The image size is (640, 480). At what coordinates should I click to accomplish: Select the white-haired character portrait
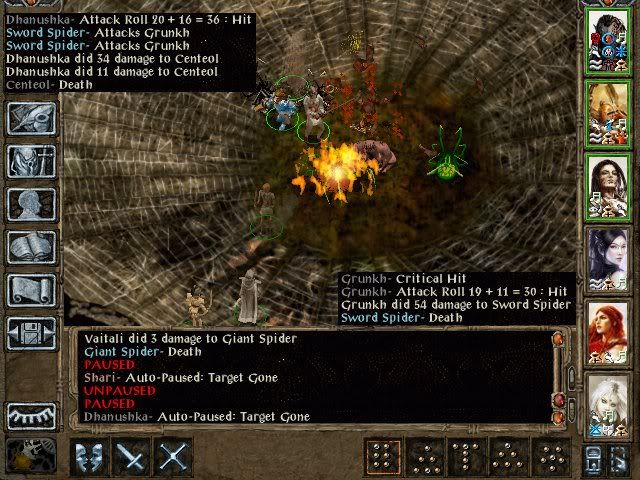[x=607, y=403]
